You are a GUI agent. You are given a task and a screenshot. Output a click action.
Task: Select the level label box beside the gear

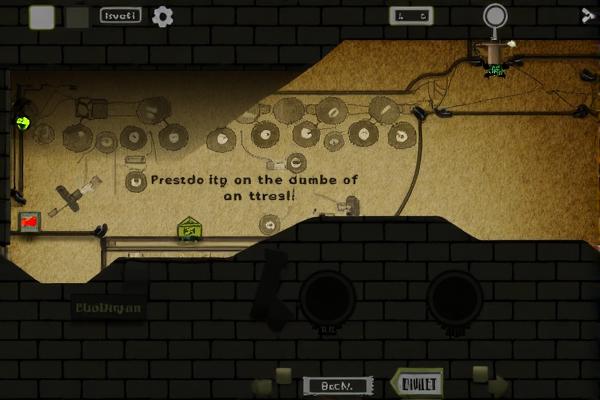[x=121, y=16]
